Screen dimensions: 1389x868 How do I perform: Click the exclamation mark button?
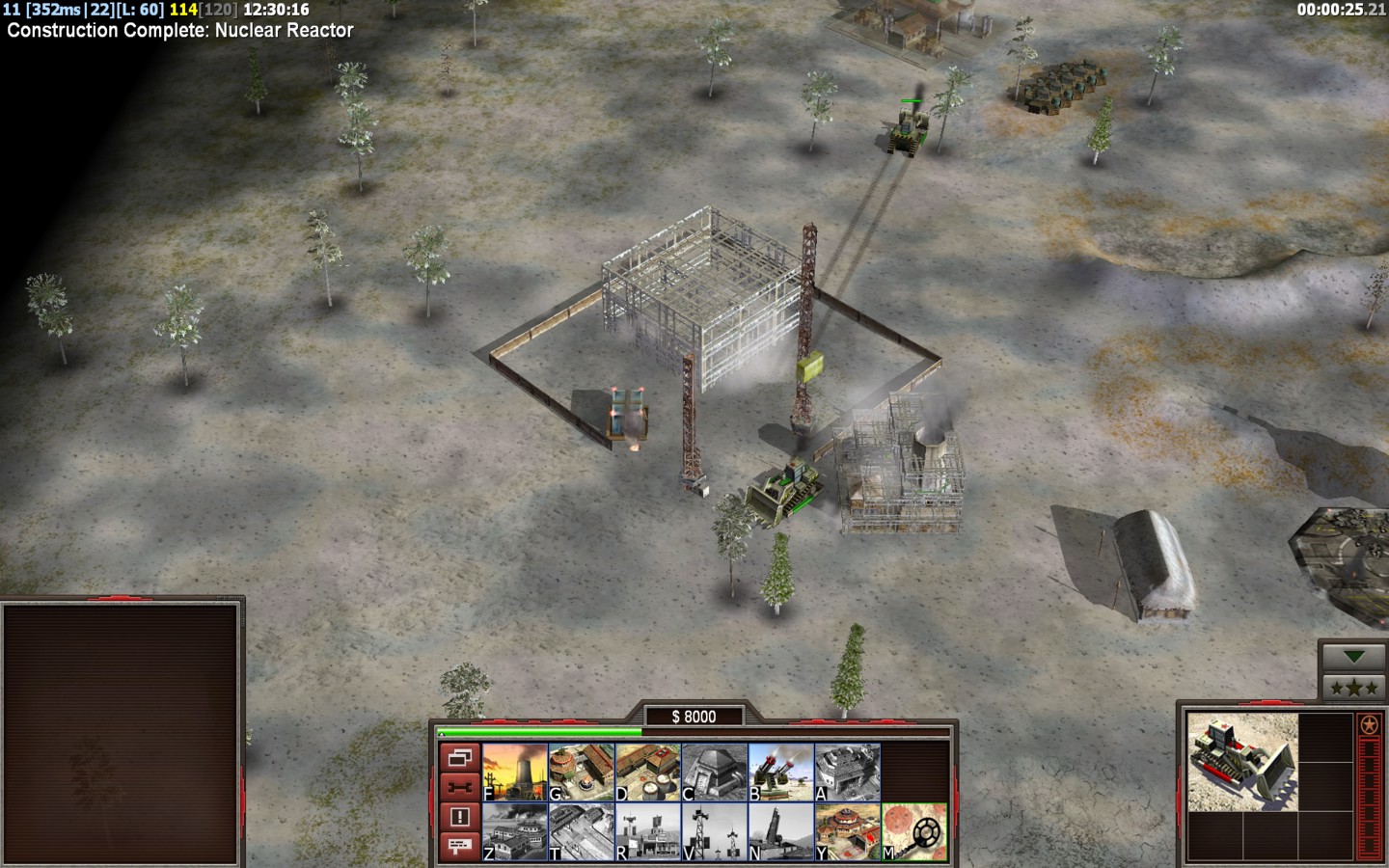[459, 817]
